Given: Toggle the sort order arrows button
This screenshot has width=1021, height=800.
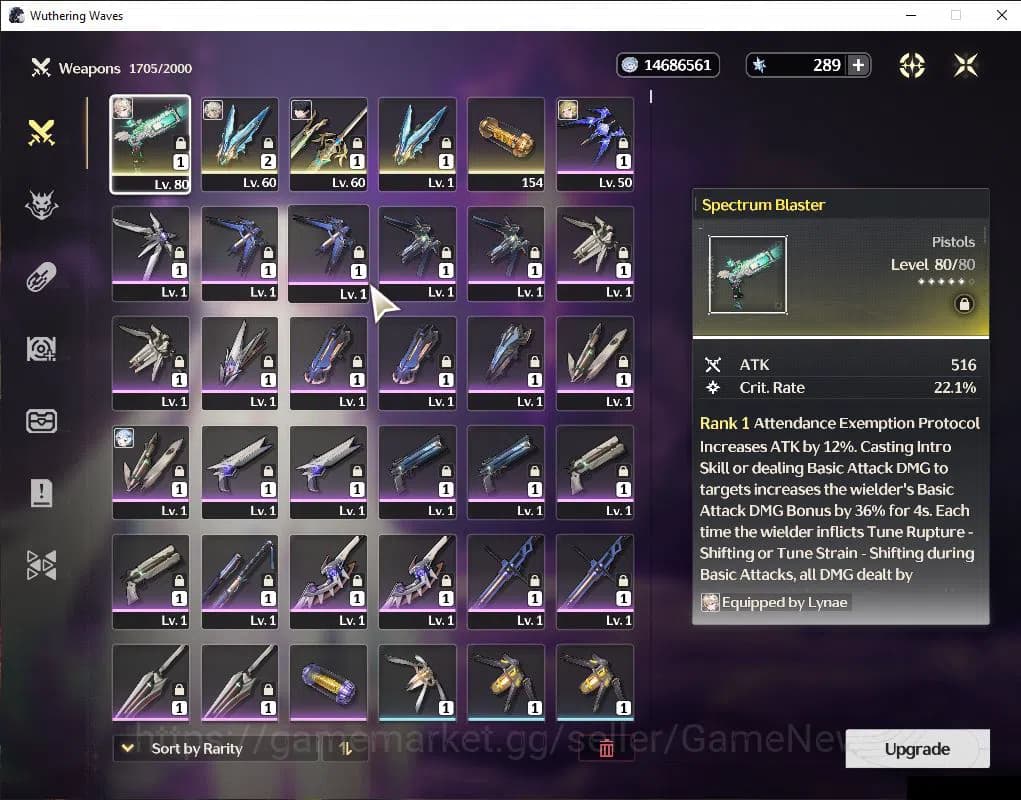Looking at the screenshot, I should tap(346, 748).
